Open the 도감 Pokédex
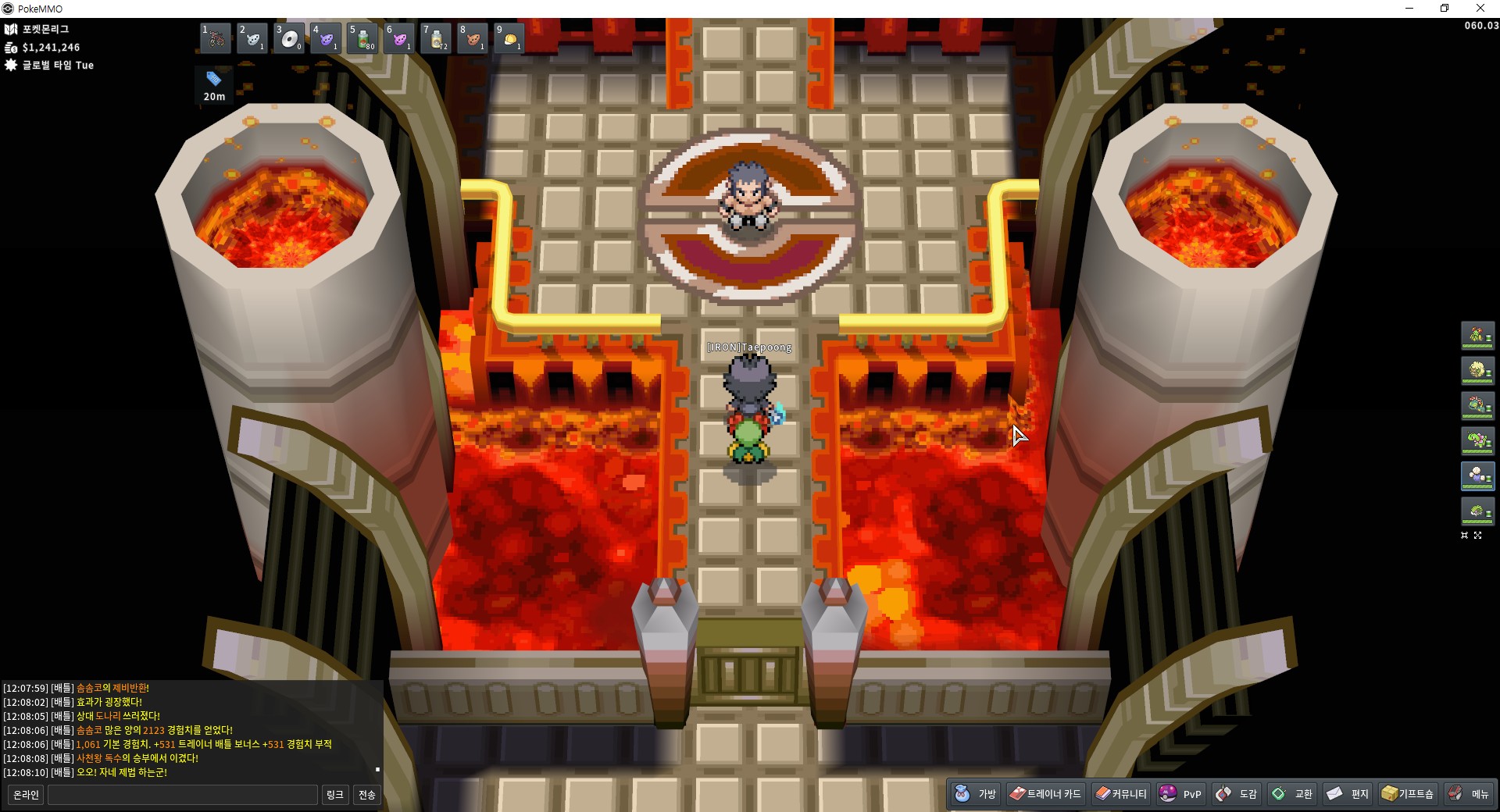 point(1236,794)
